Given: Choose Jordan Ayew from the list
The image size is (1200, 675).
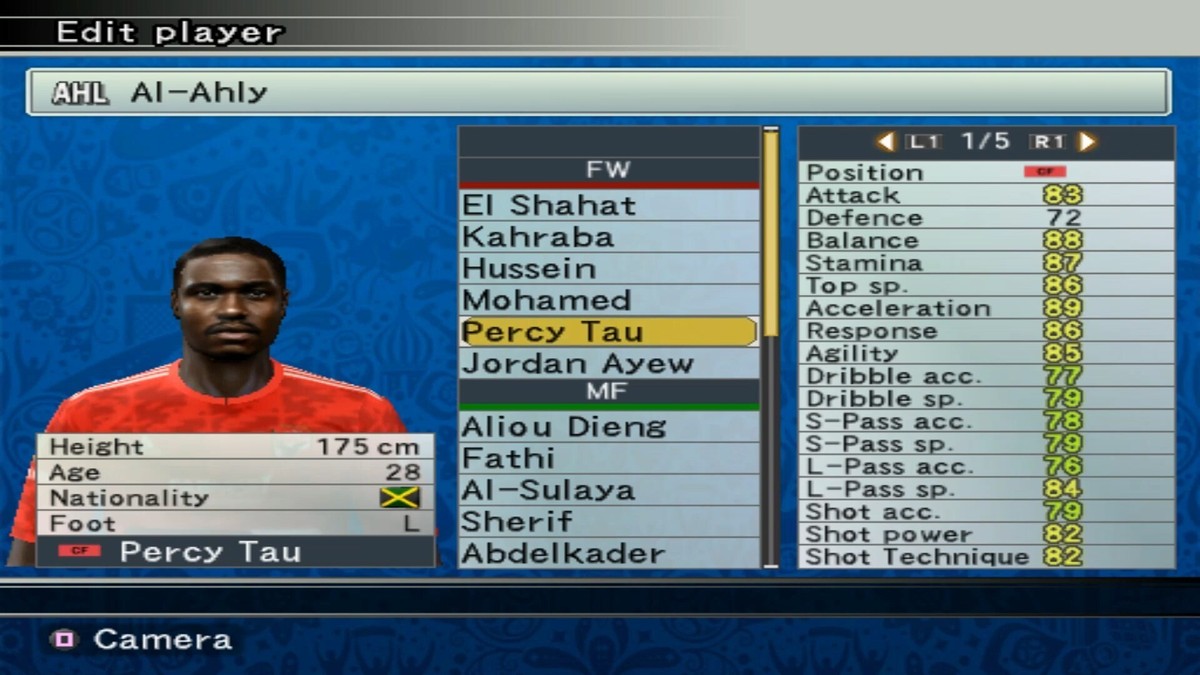Looking at the screenshot, I should click(x=608, y=363).
